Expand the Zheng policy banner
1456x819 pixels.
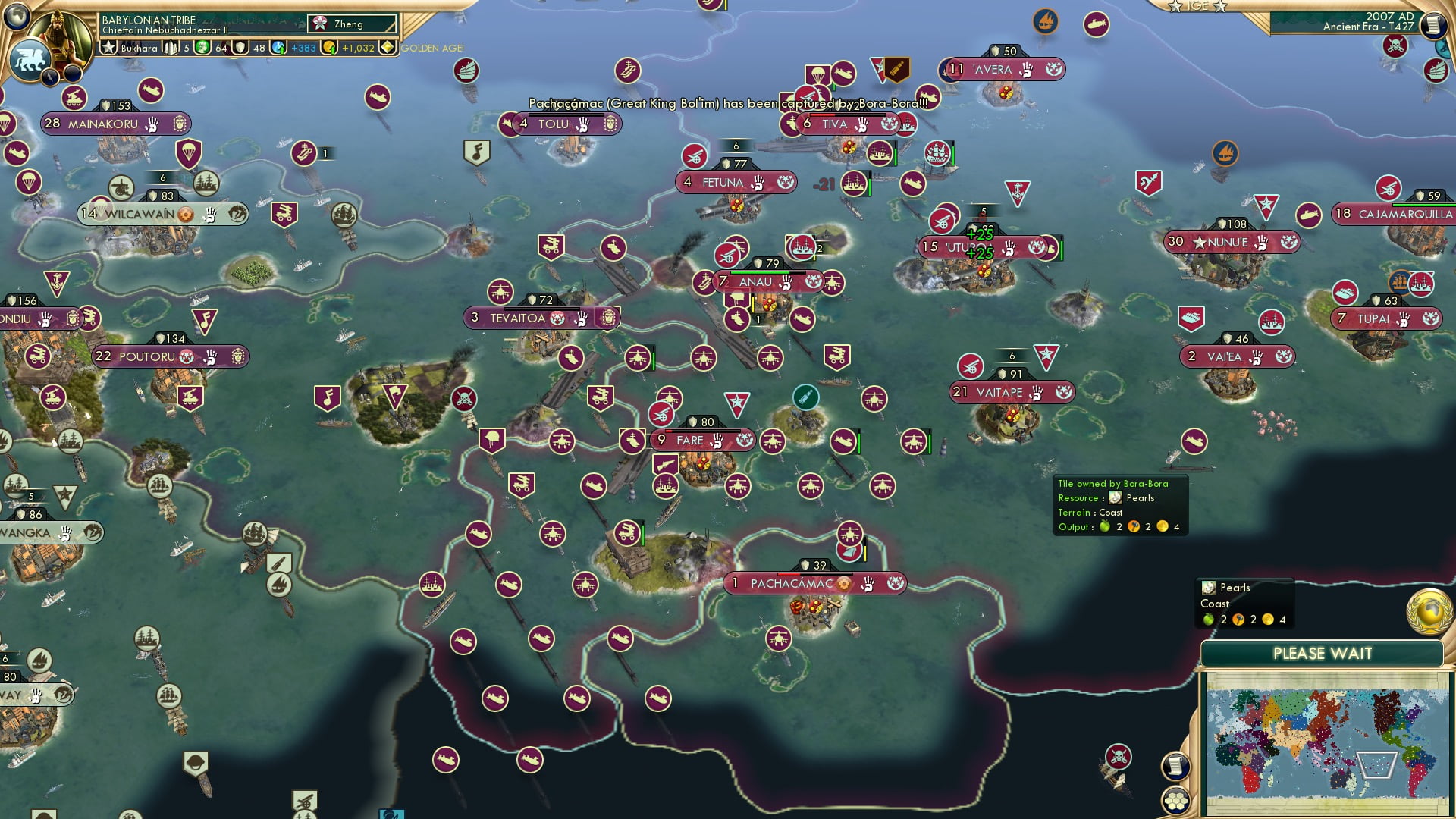pos(353,24)
